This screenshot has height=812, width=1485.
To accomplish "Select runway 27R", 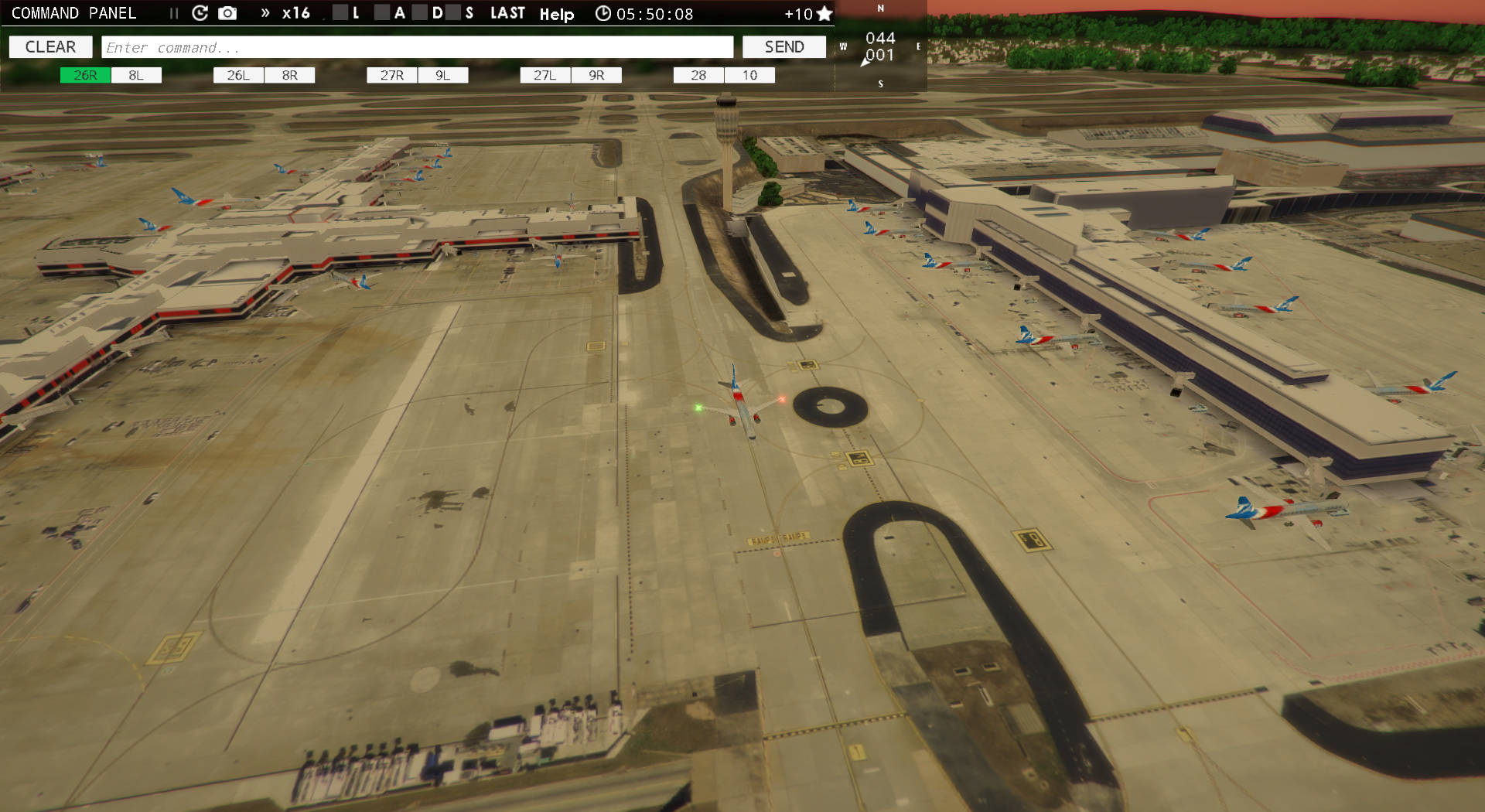I will [x=393, y=75].
